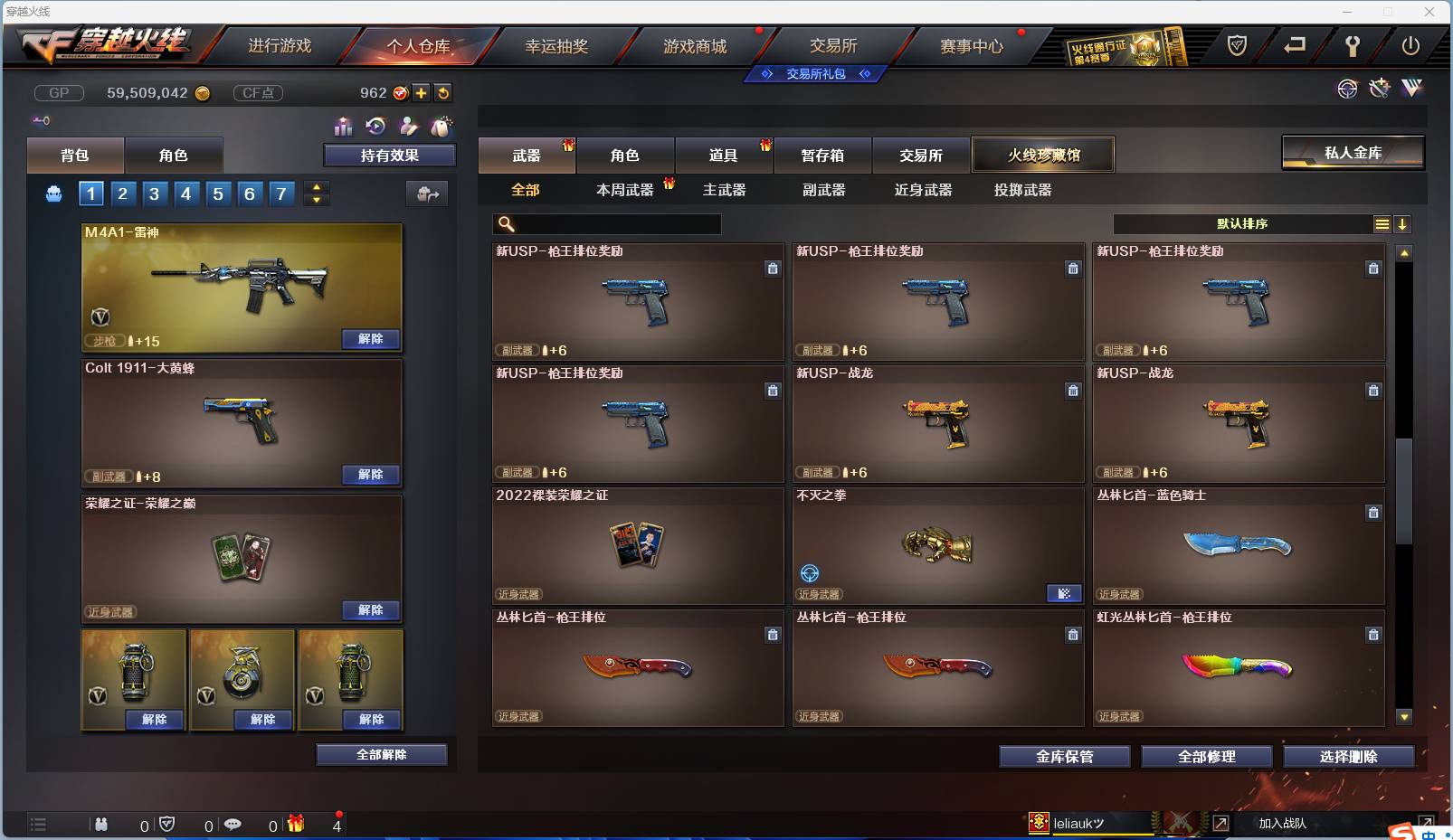Click the ranking stats icon above the backpack panel
Image resolution: width=1453 pixels, height=840 pixels.
tap(343, 127)
